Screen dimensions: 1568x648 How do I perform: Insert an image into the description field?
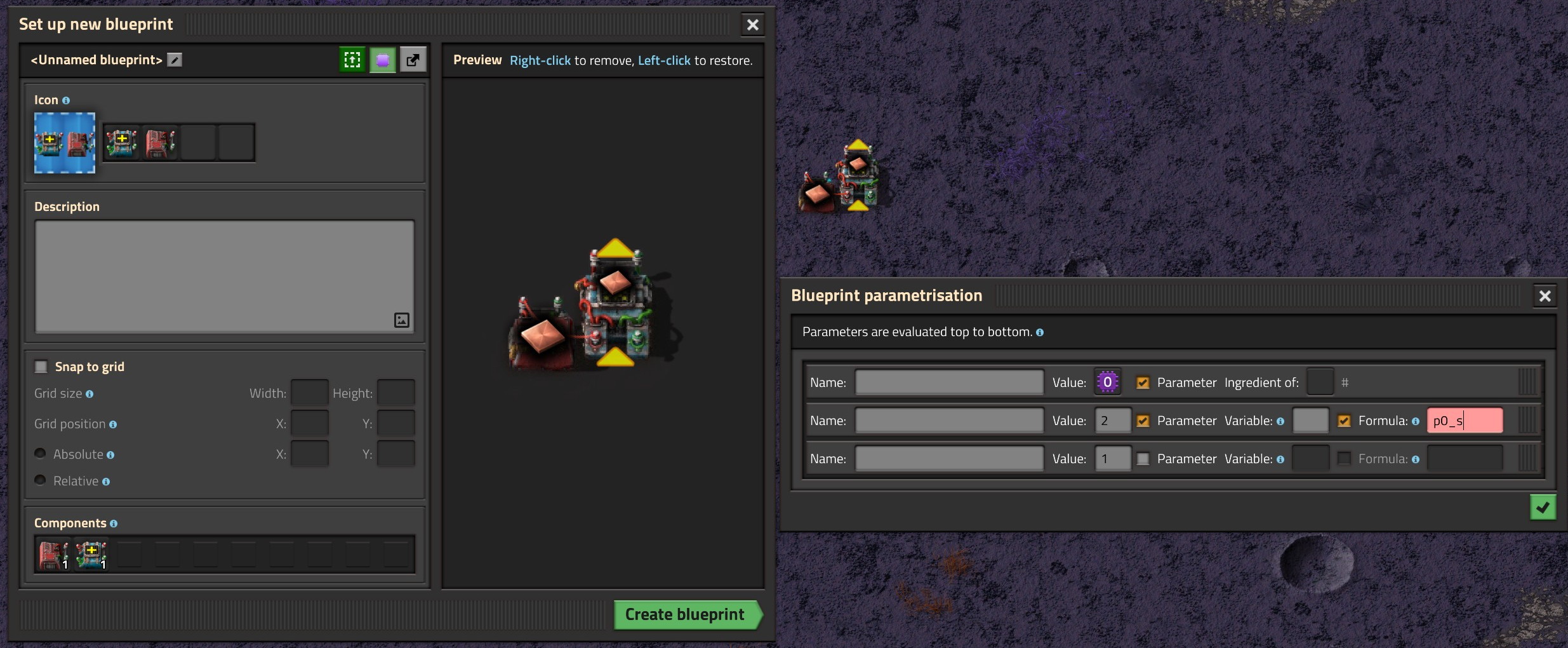[401, 320]
